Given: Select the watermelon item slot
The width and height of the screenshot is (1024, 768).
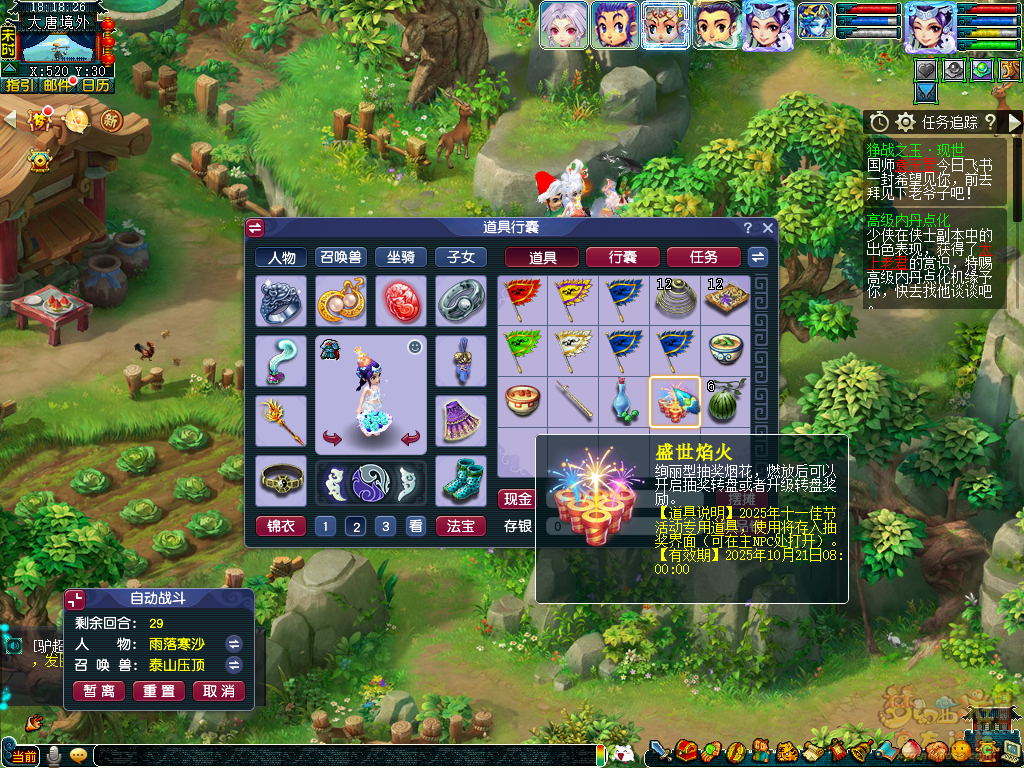Looking at the screenshot, I should 725,401.
